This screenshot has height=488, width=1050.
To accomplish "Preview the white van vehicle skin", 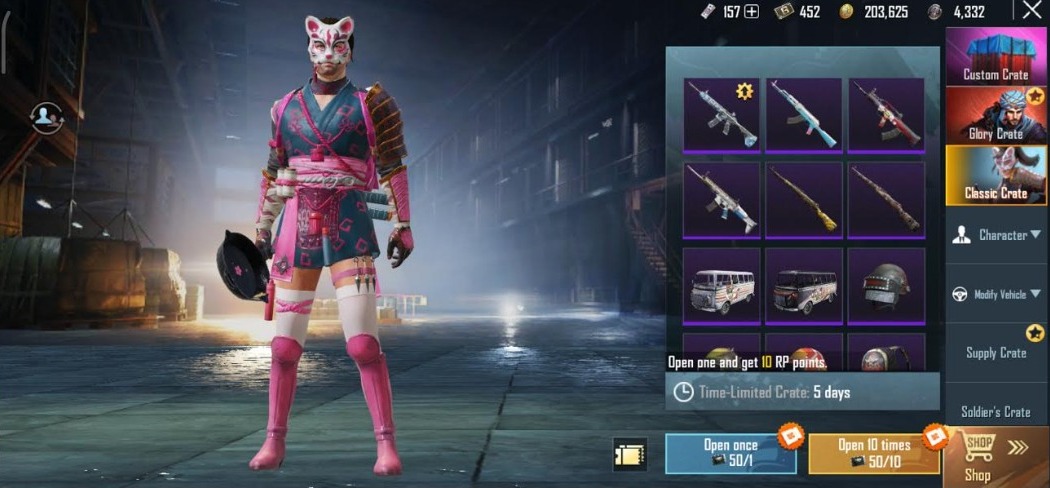I will (721, 286).
